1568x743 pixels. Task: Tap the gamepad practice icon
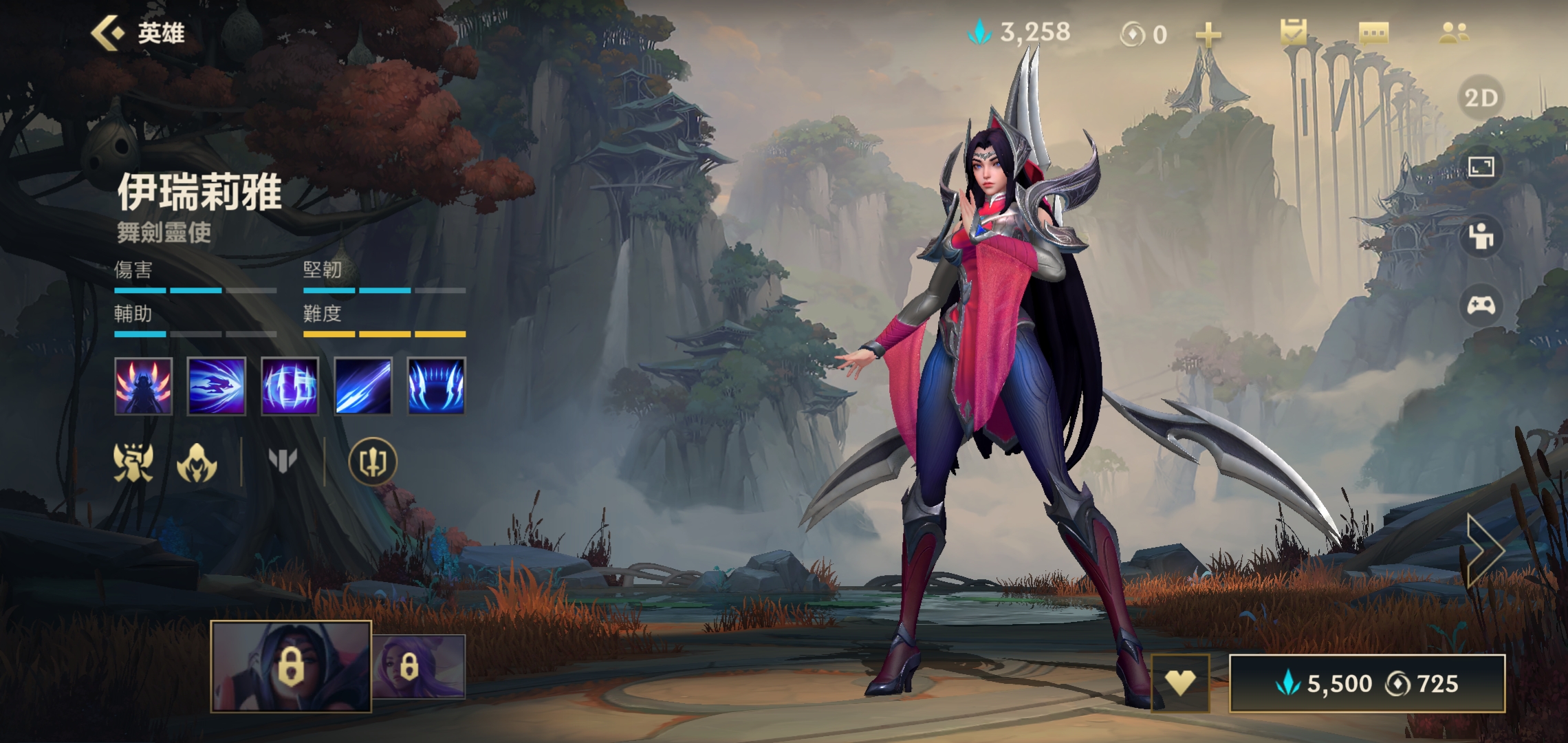point(1481,305)
